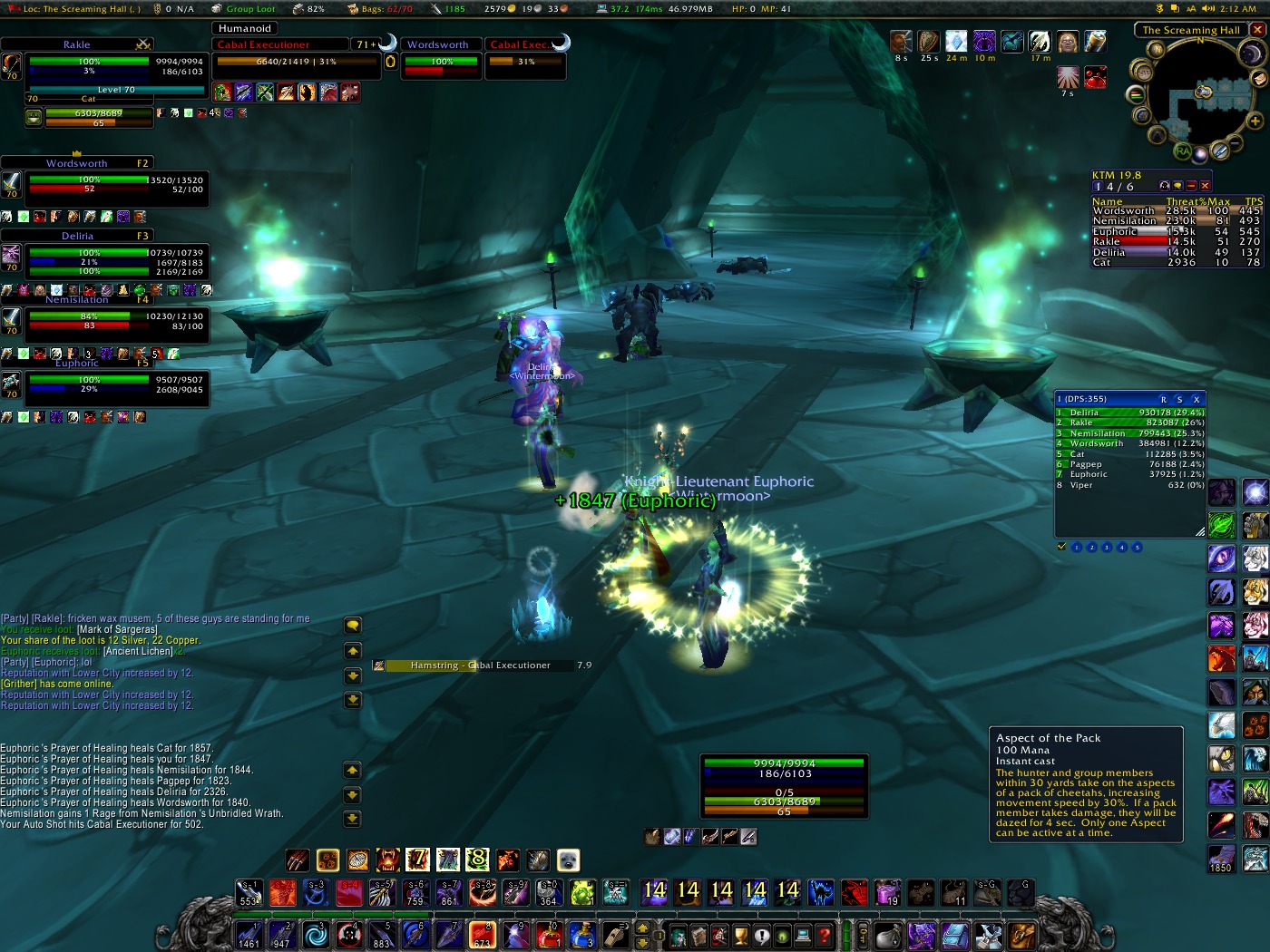The width and height of the screenshot is (1270, 952).
Task: Open the red question mark help button
Action: pos(824,935)
